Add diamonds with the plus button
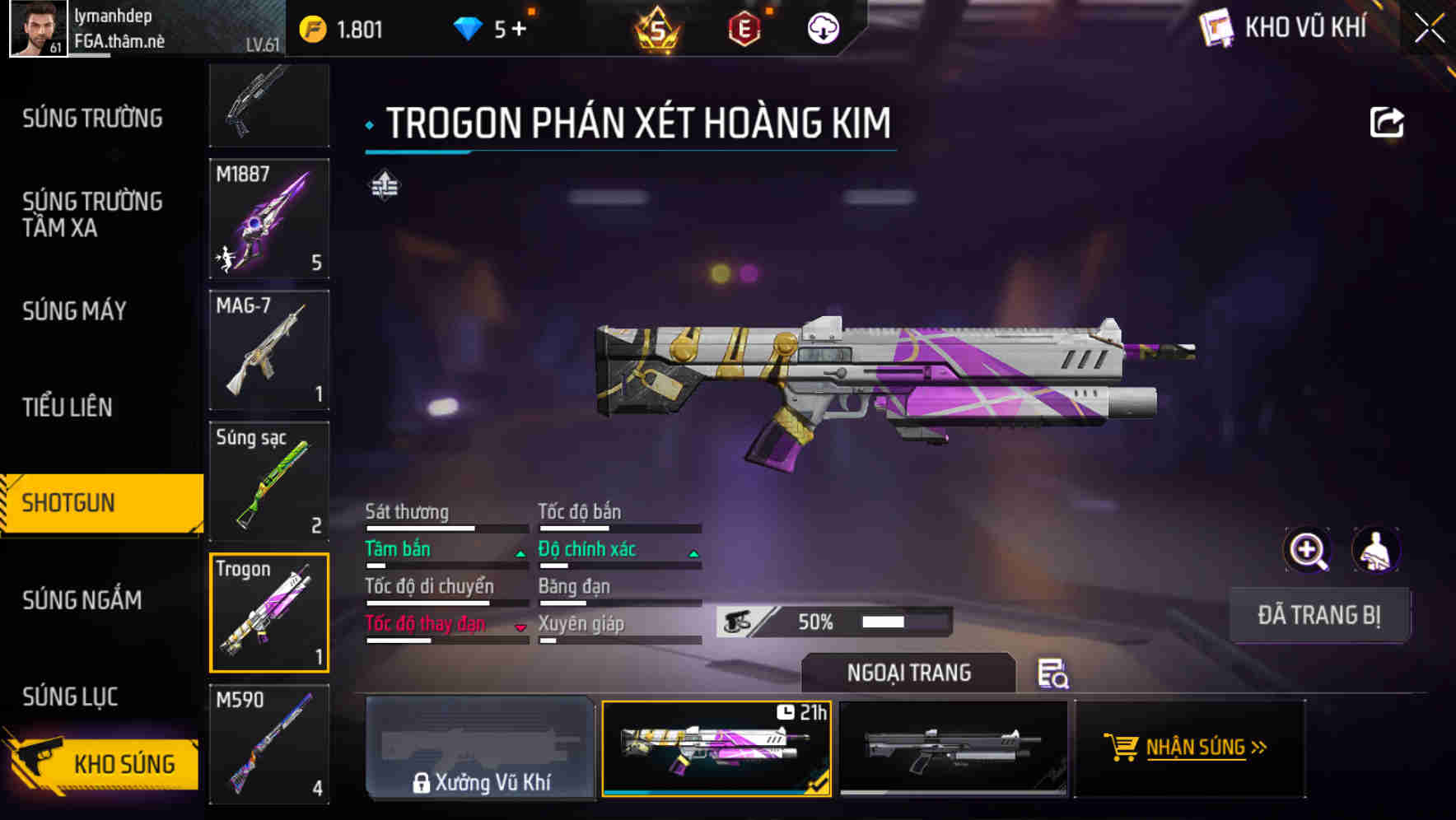This screenshot has height=820, width=1456. coord(519,30)
